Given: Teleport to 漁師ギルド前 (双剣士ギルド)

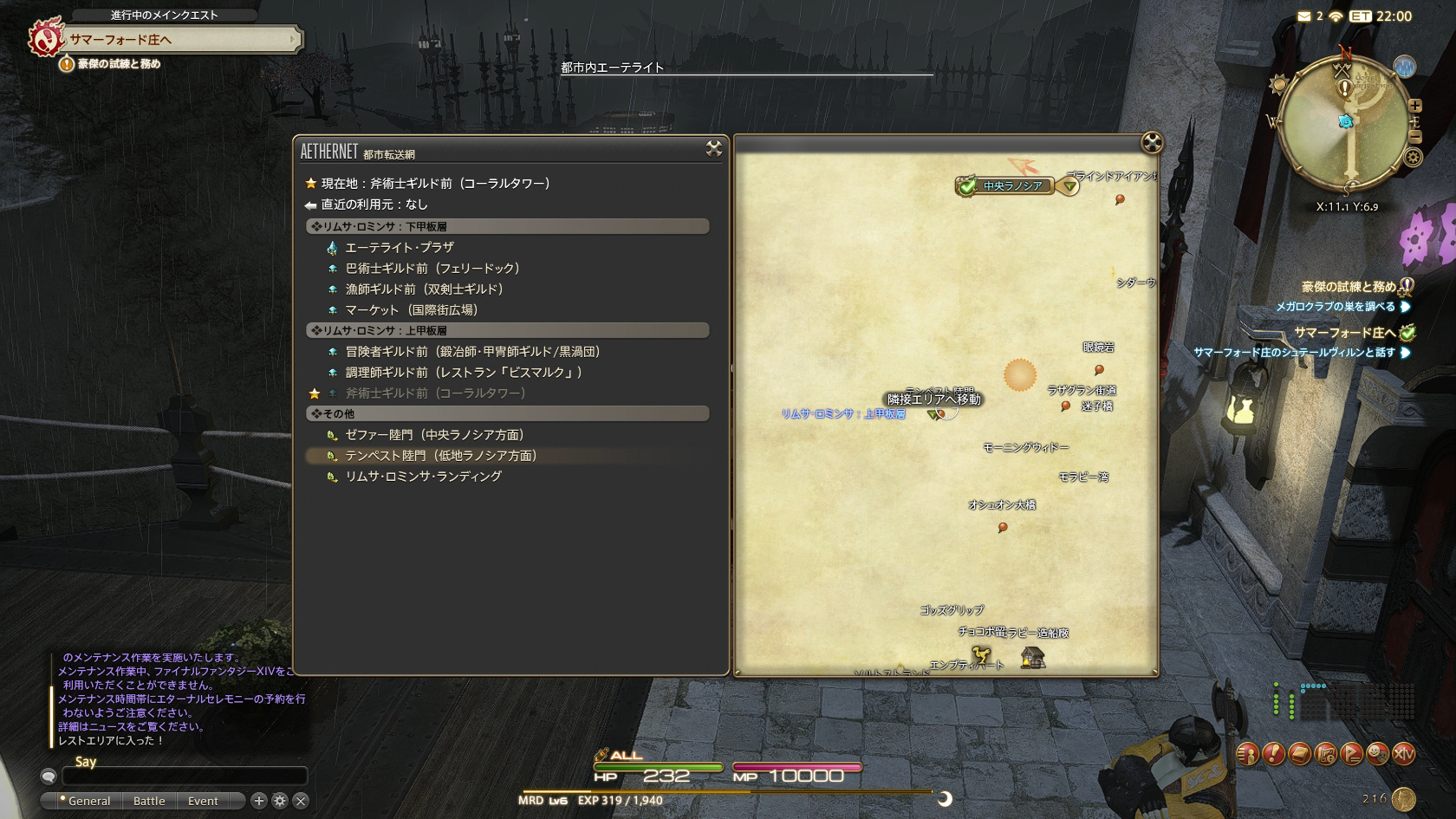Looking at the screenshot, I should coord(424,289).
